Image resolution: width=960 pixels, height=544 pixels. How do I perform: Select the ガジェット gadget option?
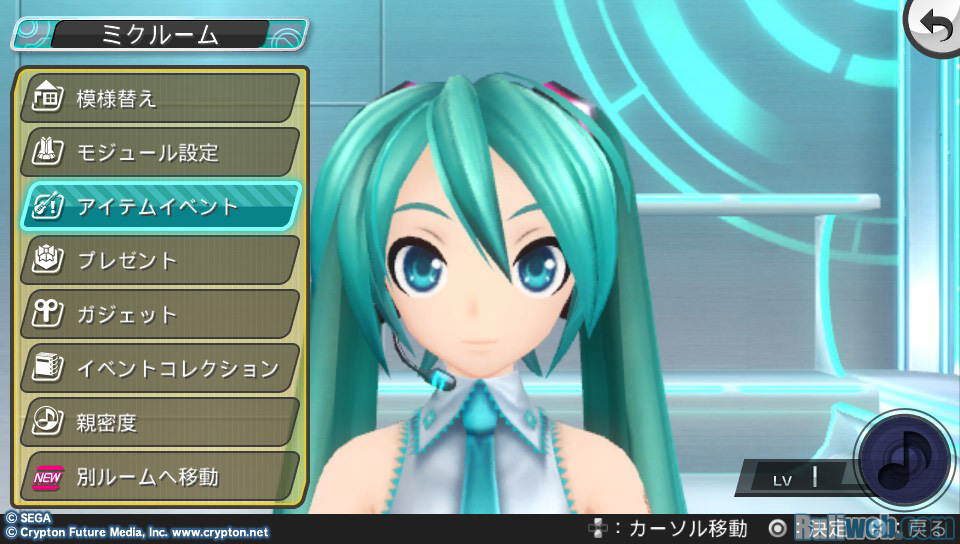(160, 315)
